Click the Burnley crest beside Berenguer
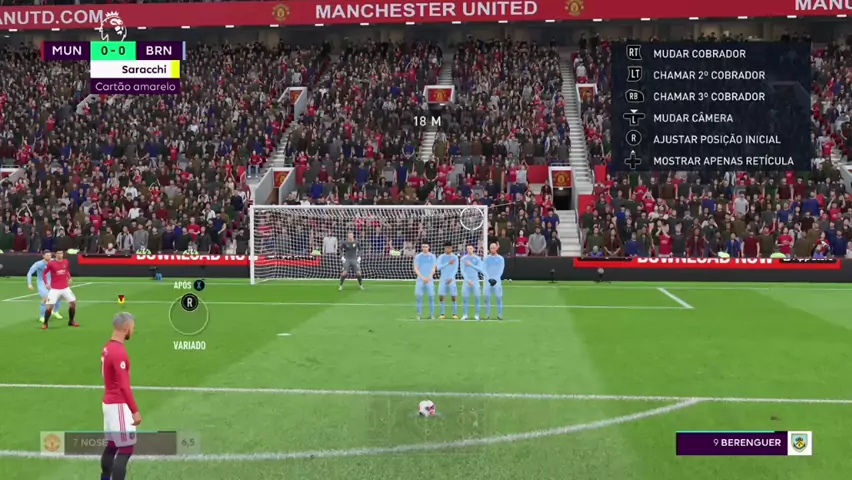This screenshot has width=852, height=480. click(x=799, y=443)
